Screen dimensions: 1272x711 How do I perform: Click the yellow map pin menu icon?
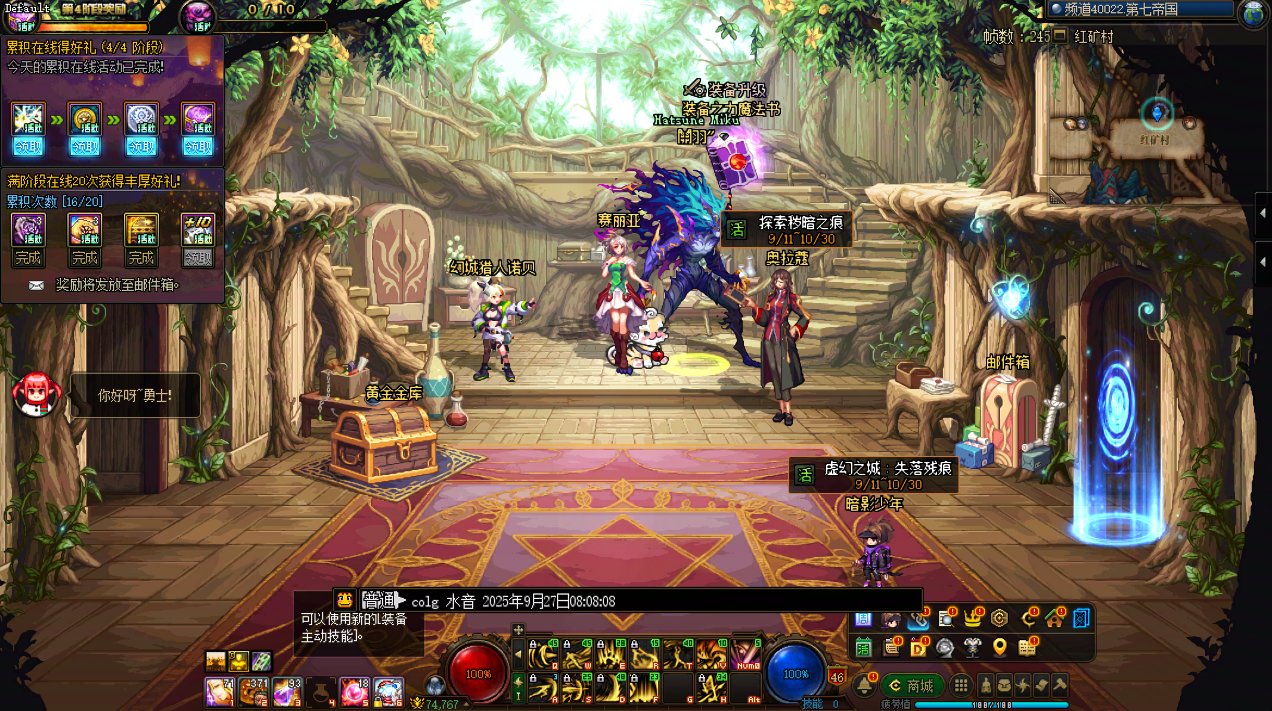pyautogui.click(x=999, y=647)
